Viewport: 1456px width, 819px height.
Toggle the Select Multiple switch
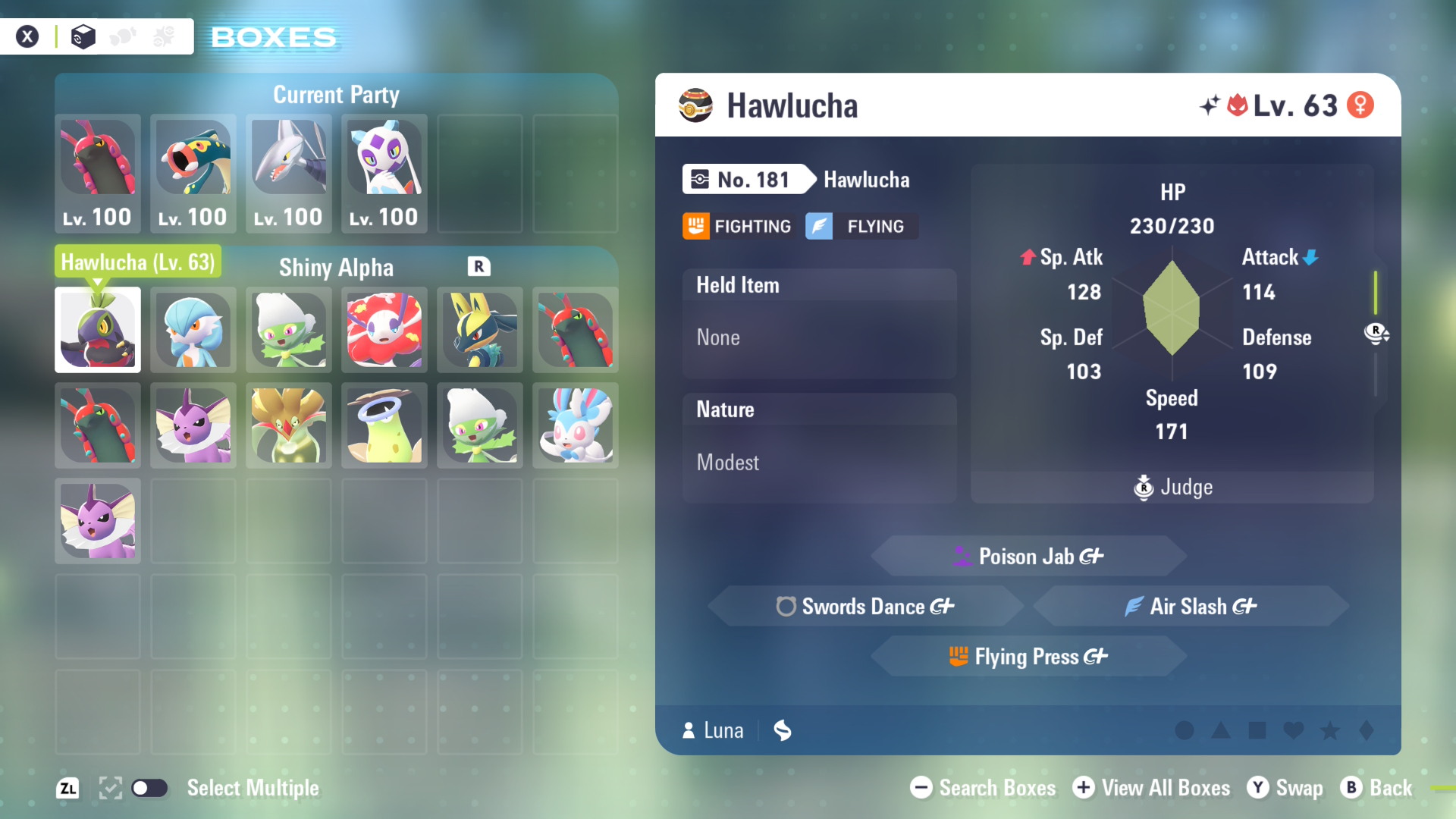(149, 789)
